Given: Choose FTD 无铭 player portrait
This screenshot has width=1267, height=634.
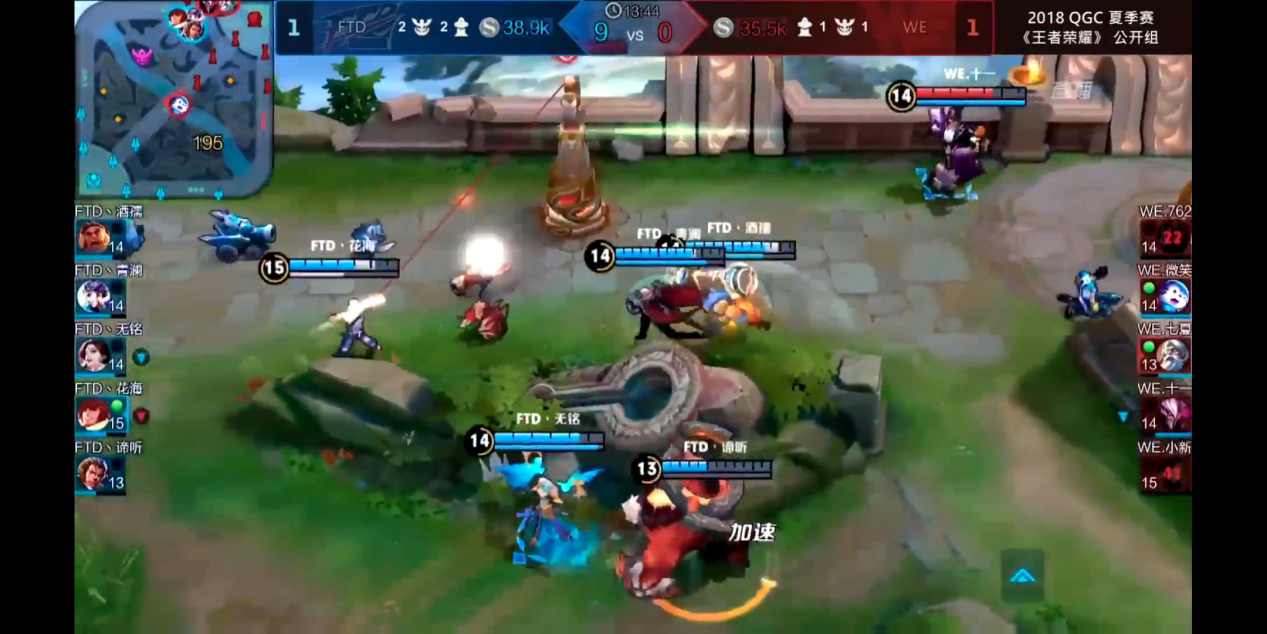Looking at the screenshot, I should [93, 355].
